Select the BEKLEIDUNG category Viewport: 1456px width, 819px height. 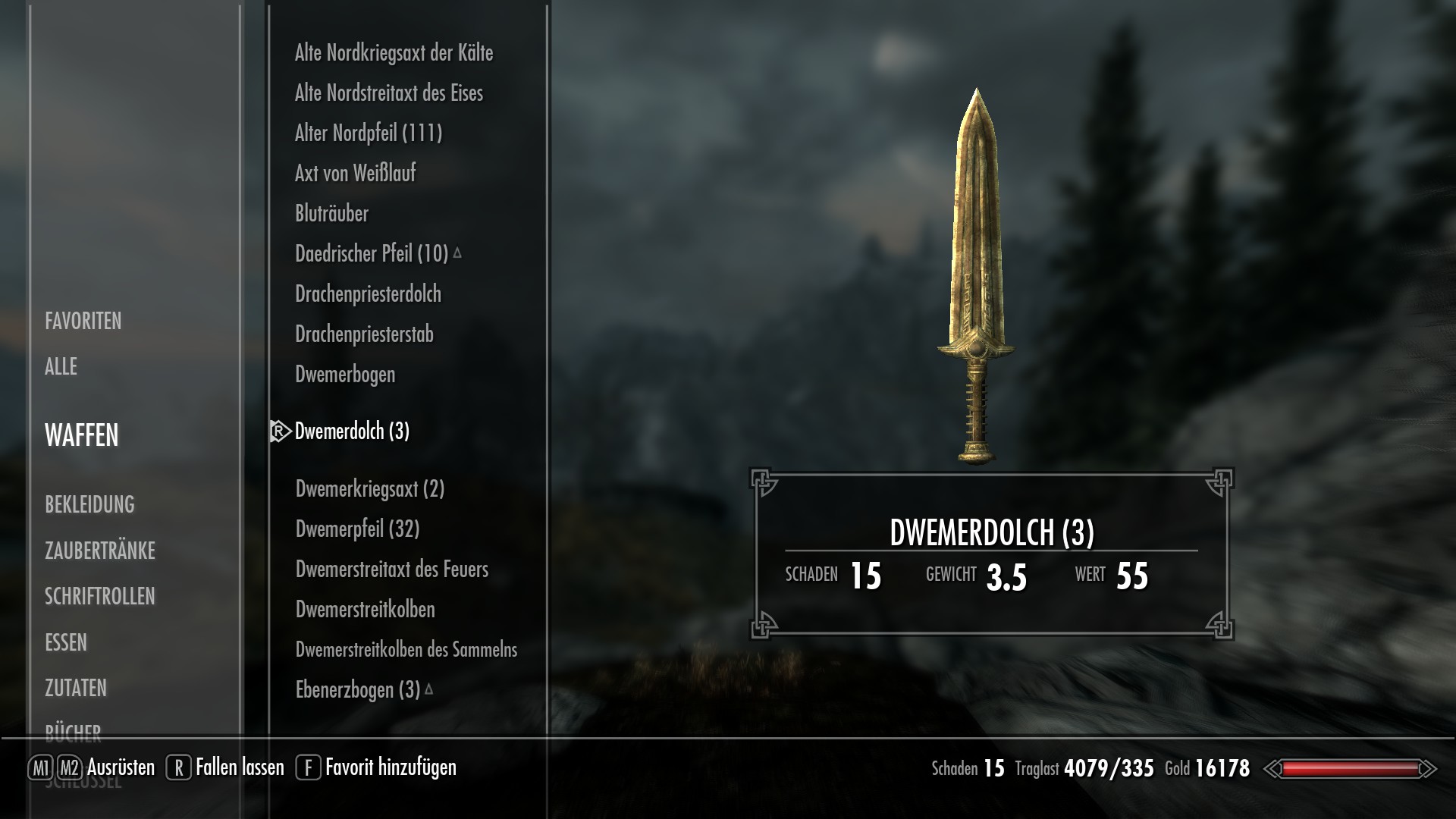pyautogui.click(x=90, y=505)
